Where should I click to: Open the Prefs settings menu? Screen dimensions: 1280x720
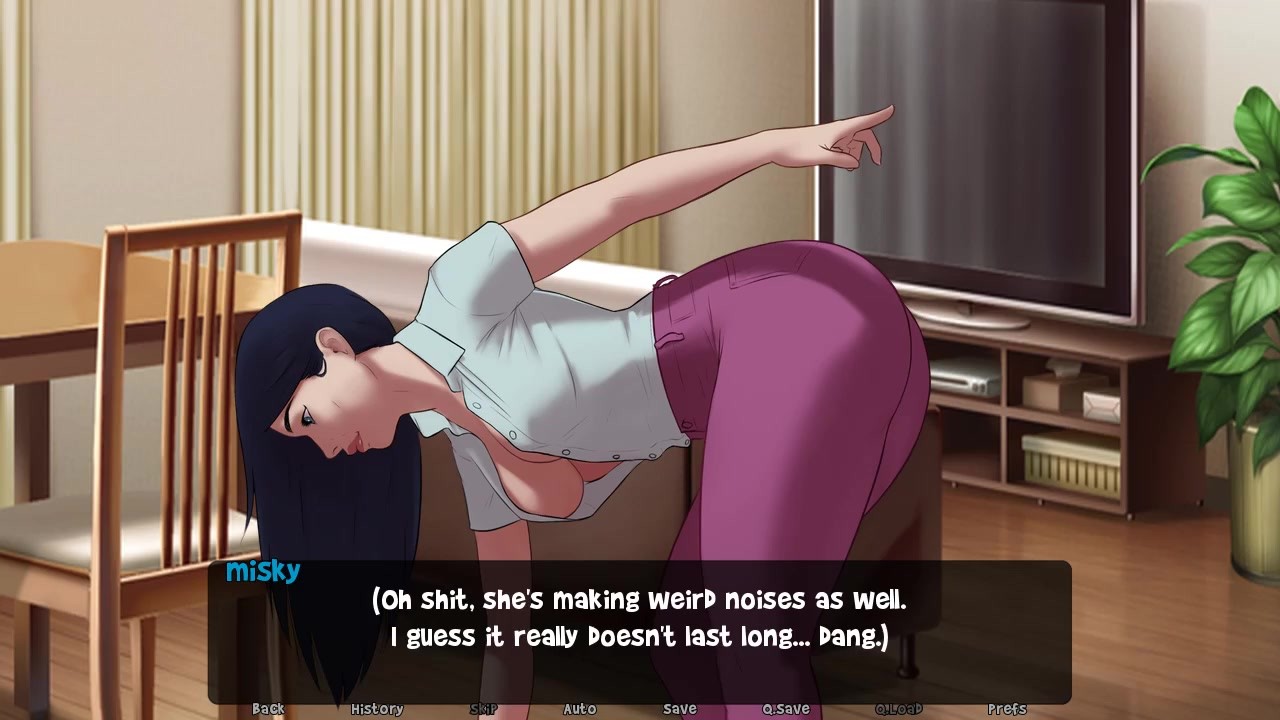tap(1007, 708)
